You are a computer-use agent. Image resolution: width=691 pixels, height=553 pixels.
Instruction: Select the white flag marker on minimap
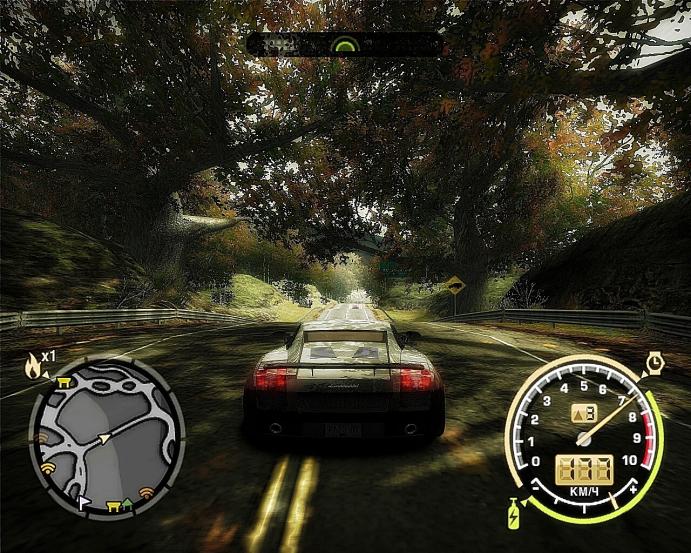[84, 502]
